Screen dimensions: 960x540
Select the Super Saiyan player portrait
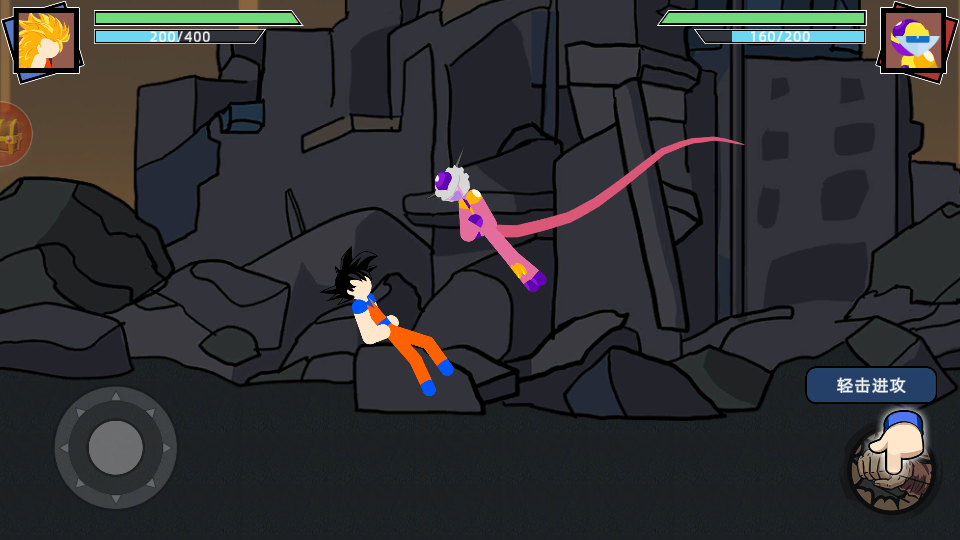46,42
